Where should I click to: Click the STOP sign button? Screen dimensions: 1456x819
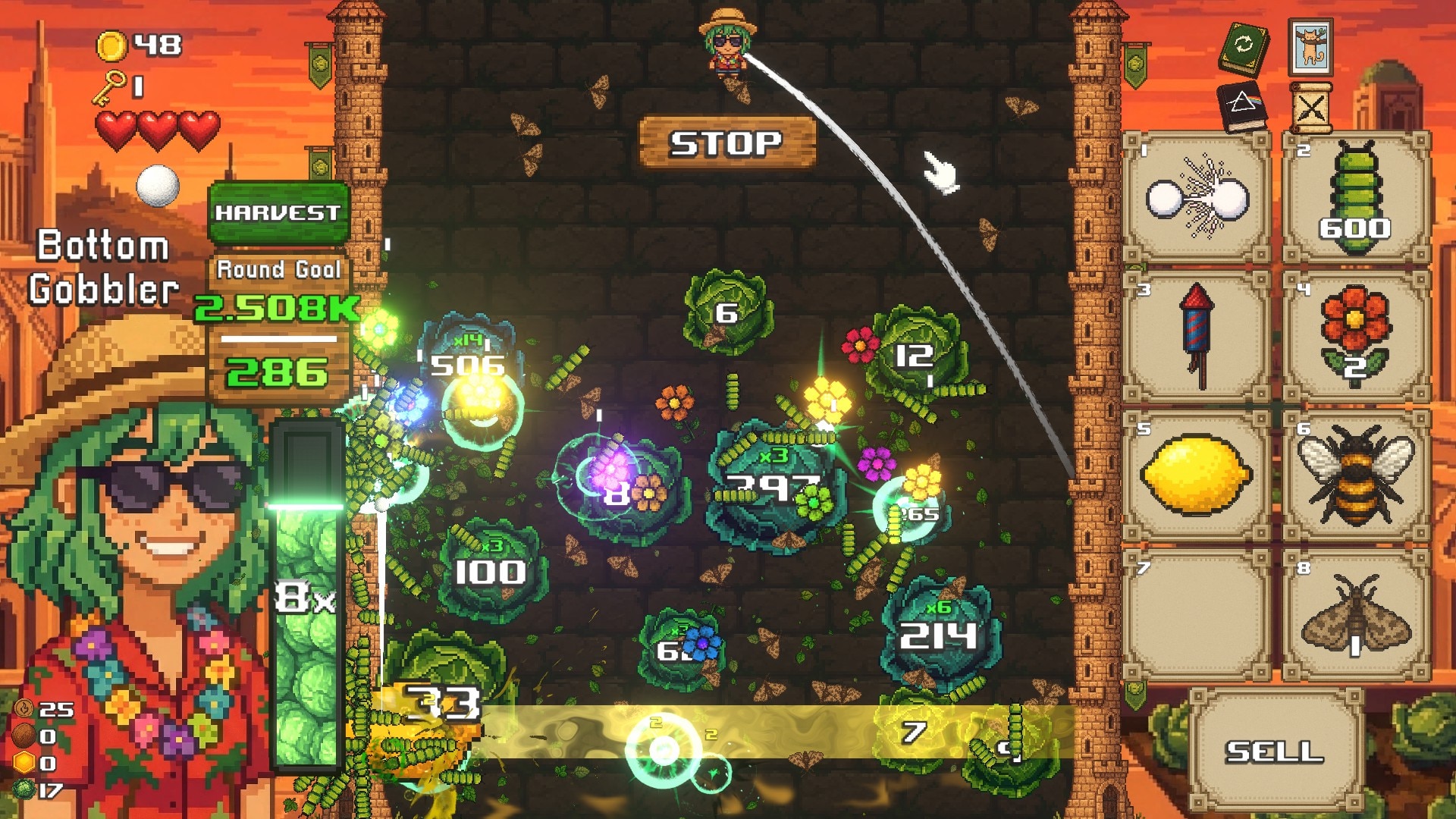(x=726, y=143)
